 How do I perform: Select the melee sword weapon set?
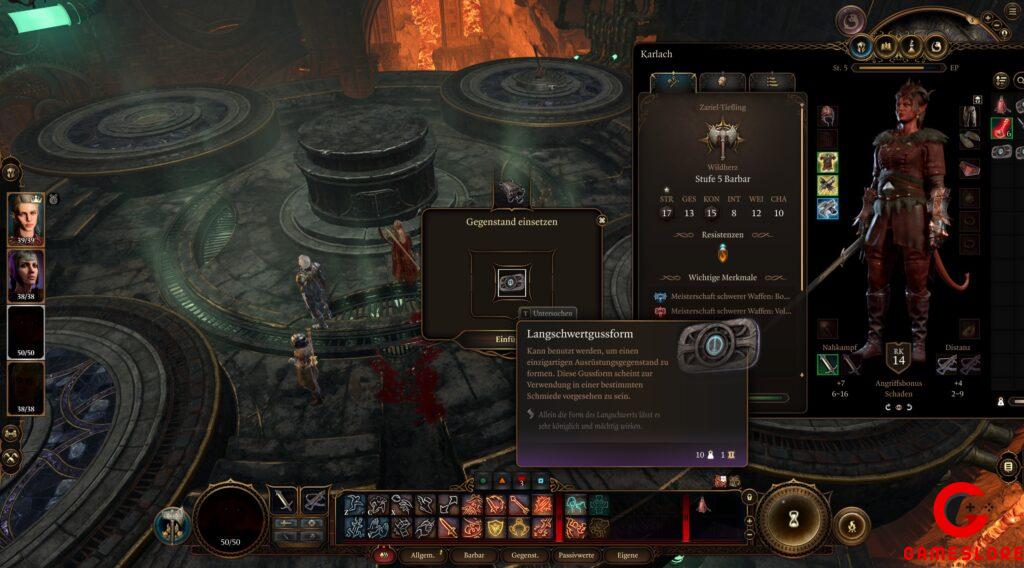click(284, 499)
